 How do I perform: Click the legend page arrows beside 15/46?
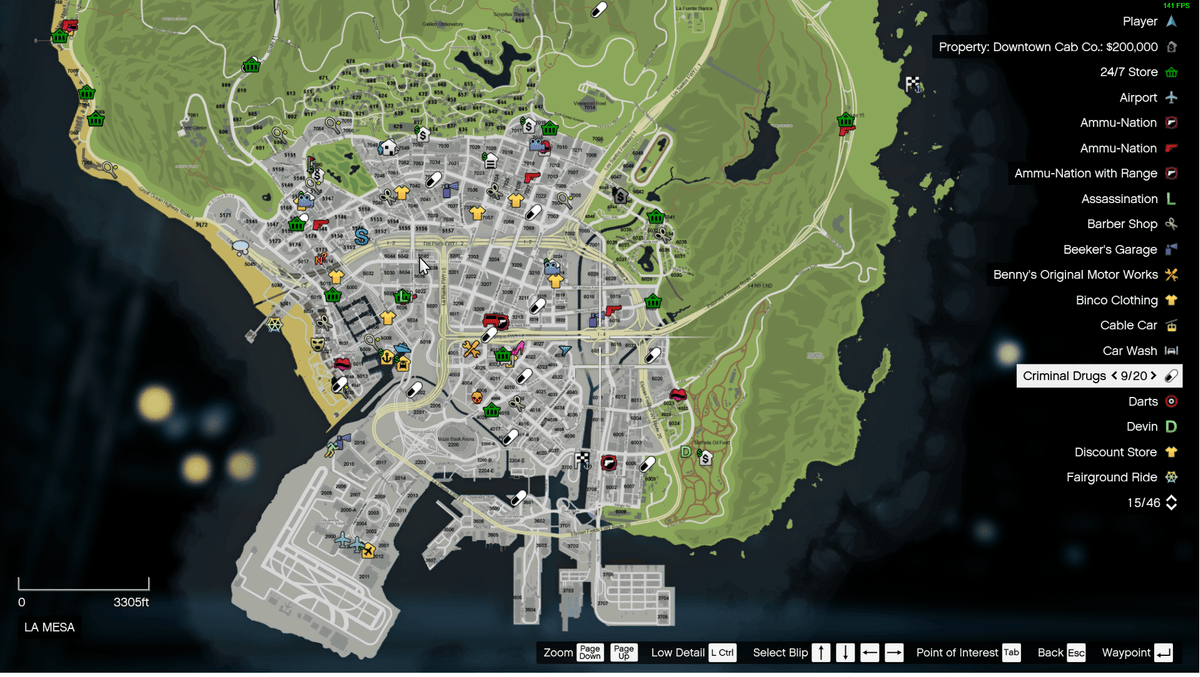pos(1172,503)
